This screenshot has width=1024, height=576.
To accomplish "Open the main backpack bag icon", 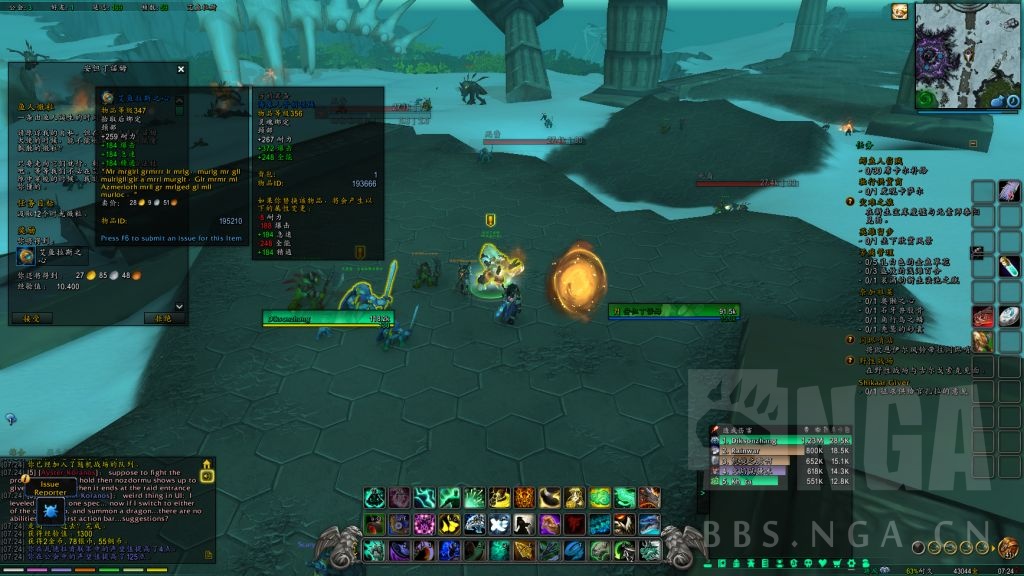I will 1007,549.
